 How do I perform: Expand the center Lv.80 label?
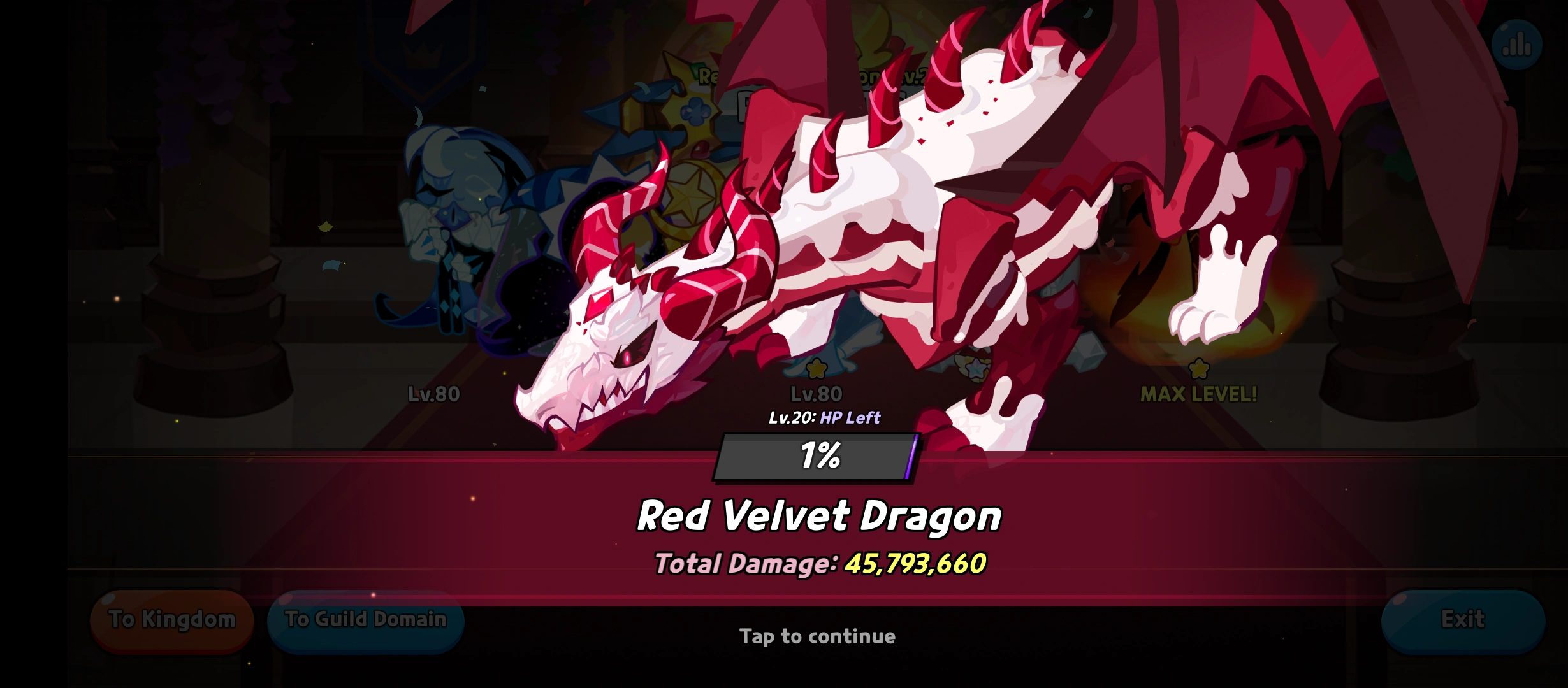(816, 394)
